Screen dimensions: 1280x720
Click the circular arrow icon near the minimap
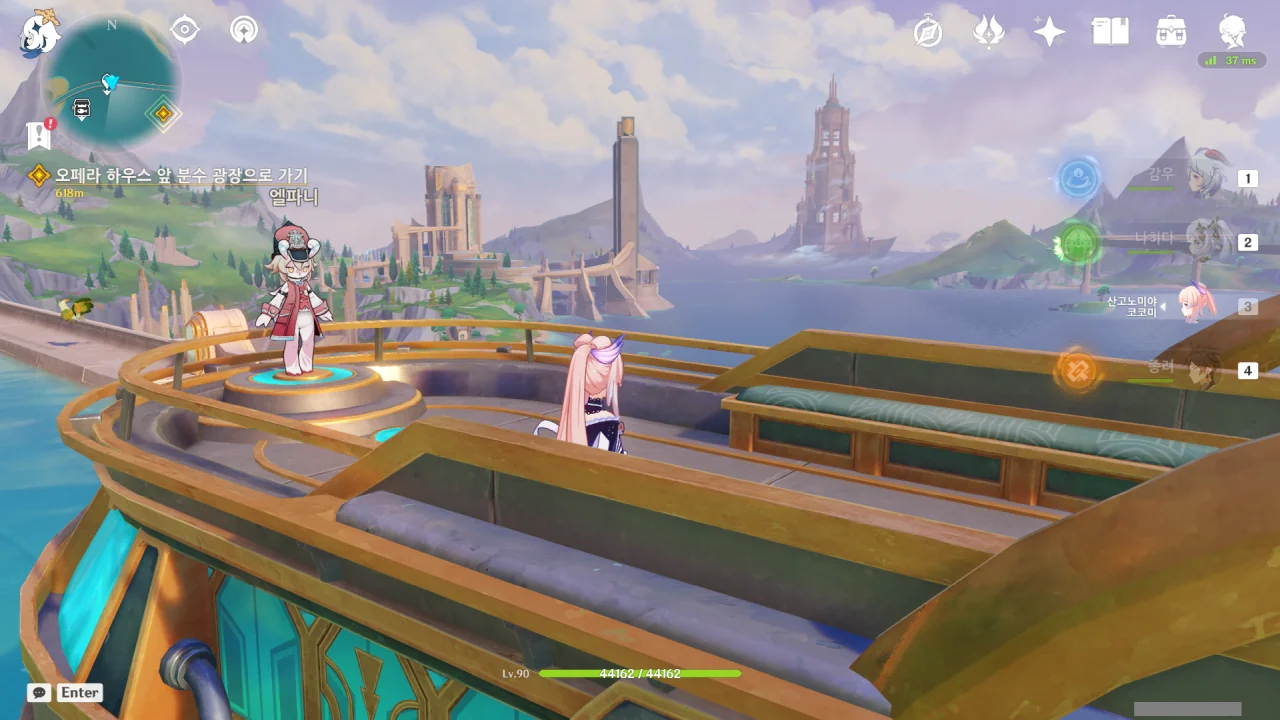[243, 30]
